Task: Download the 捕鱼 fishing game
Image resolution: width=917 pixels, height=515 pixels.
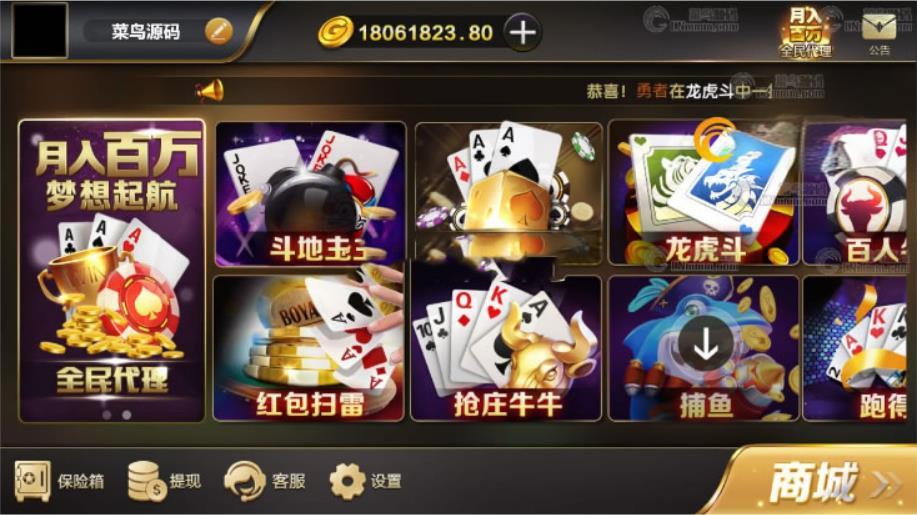Action: [705, 346]
